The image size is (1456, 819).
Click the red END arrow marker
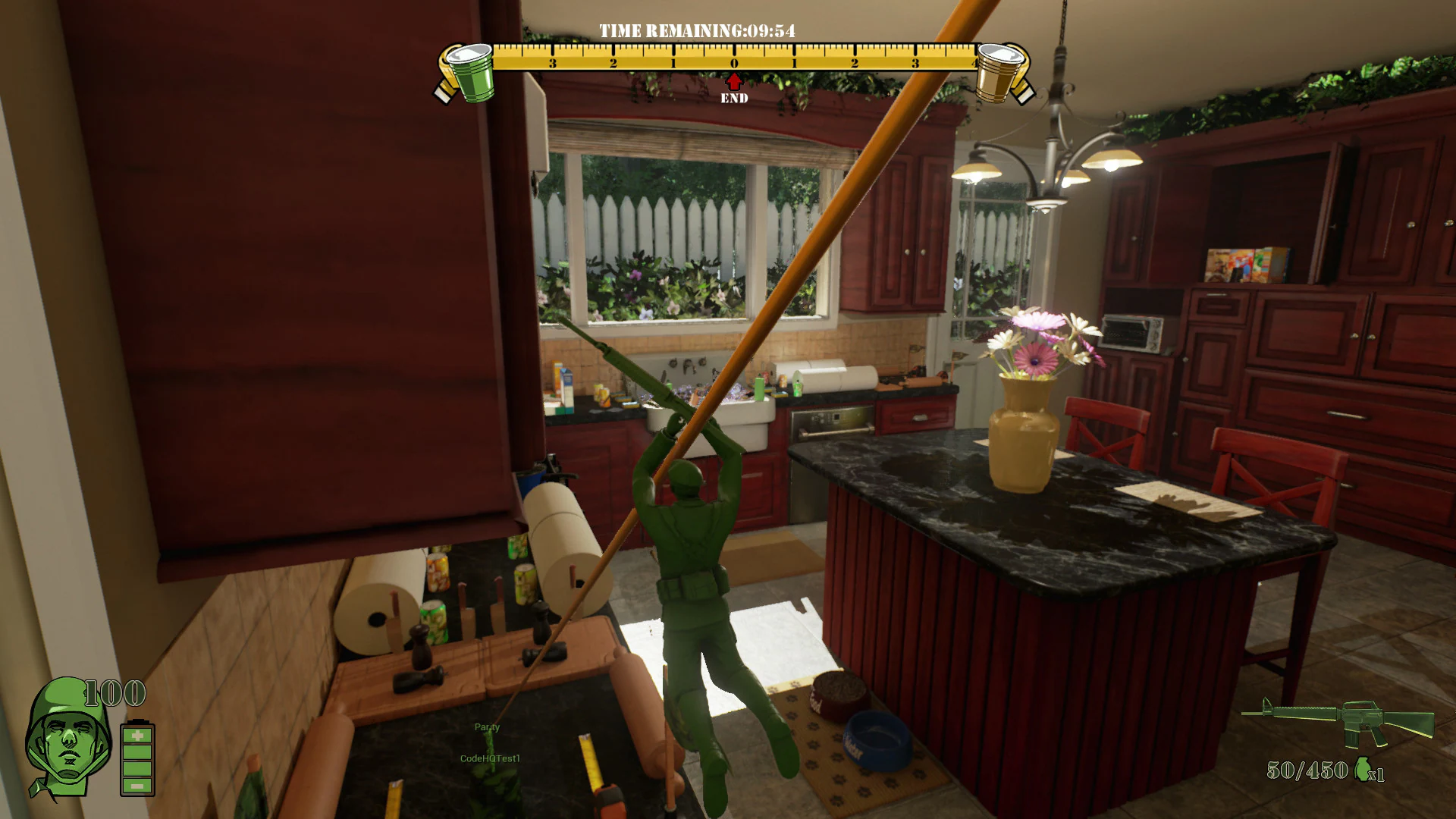[733, 81]
